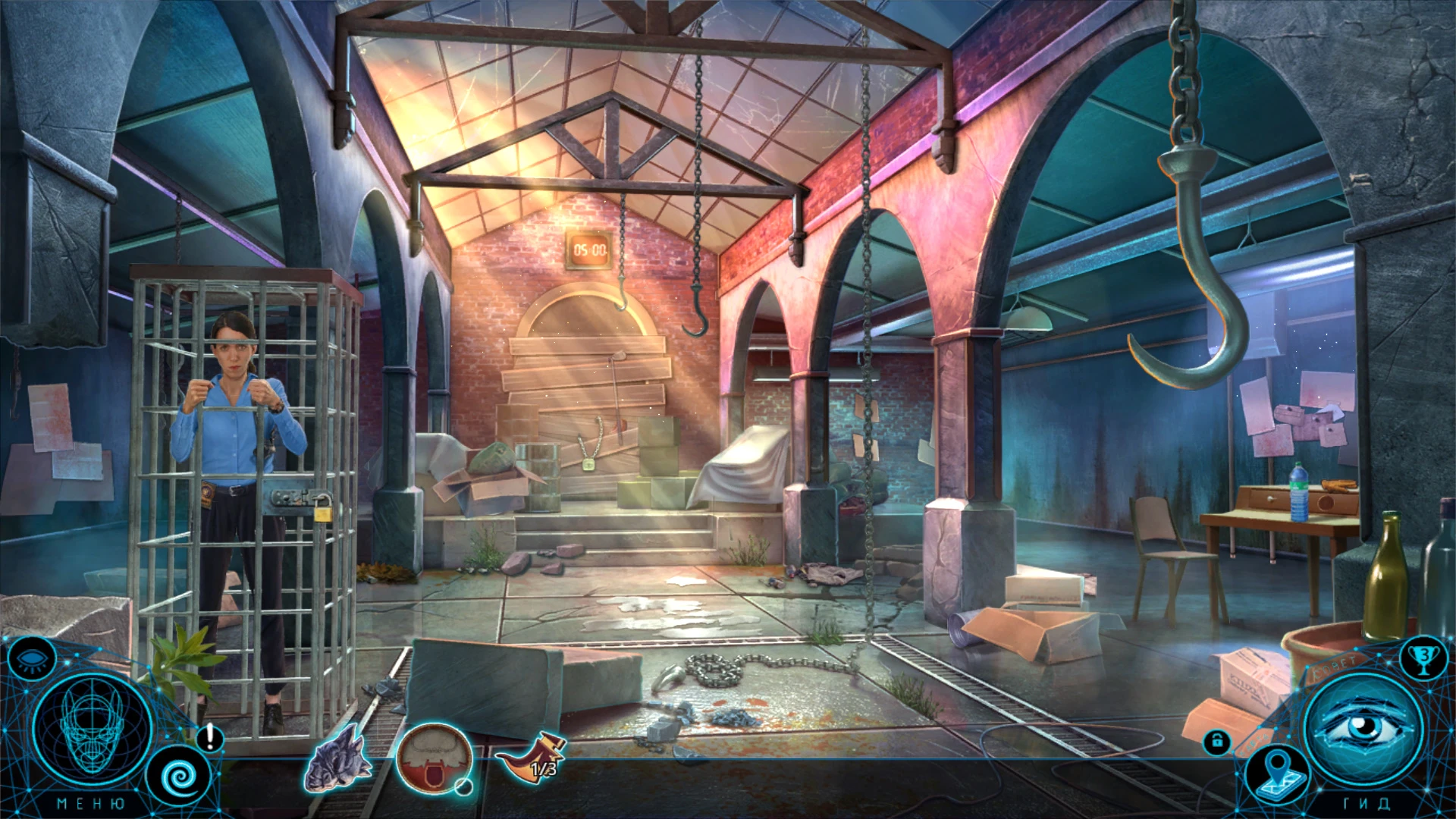Activate the blue spiral button
This screenshot has height=819, width=1456.
[180, 777]
